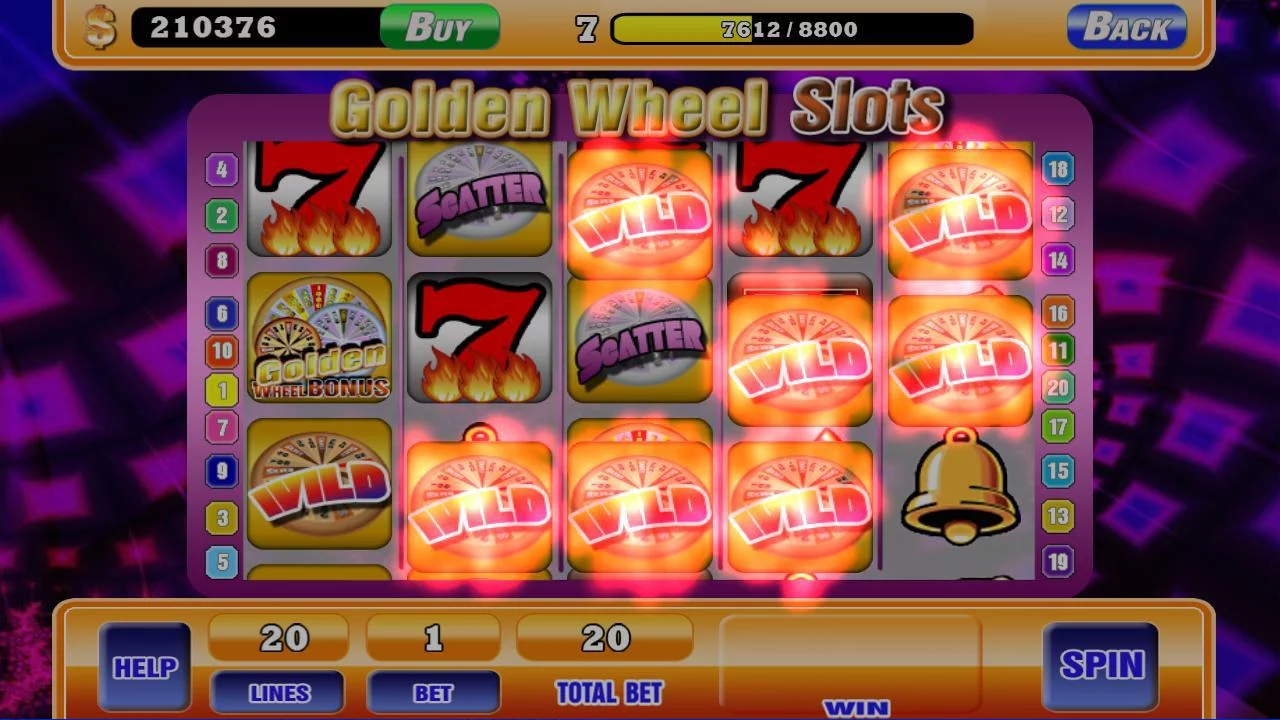This screenshot has width=1280, height=720.
Task: Show payline marker number 10
Action: pyautogui.click(x=222, y=351)
